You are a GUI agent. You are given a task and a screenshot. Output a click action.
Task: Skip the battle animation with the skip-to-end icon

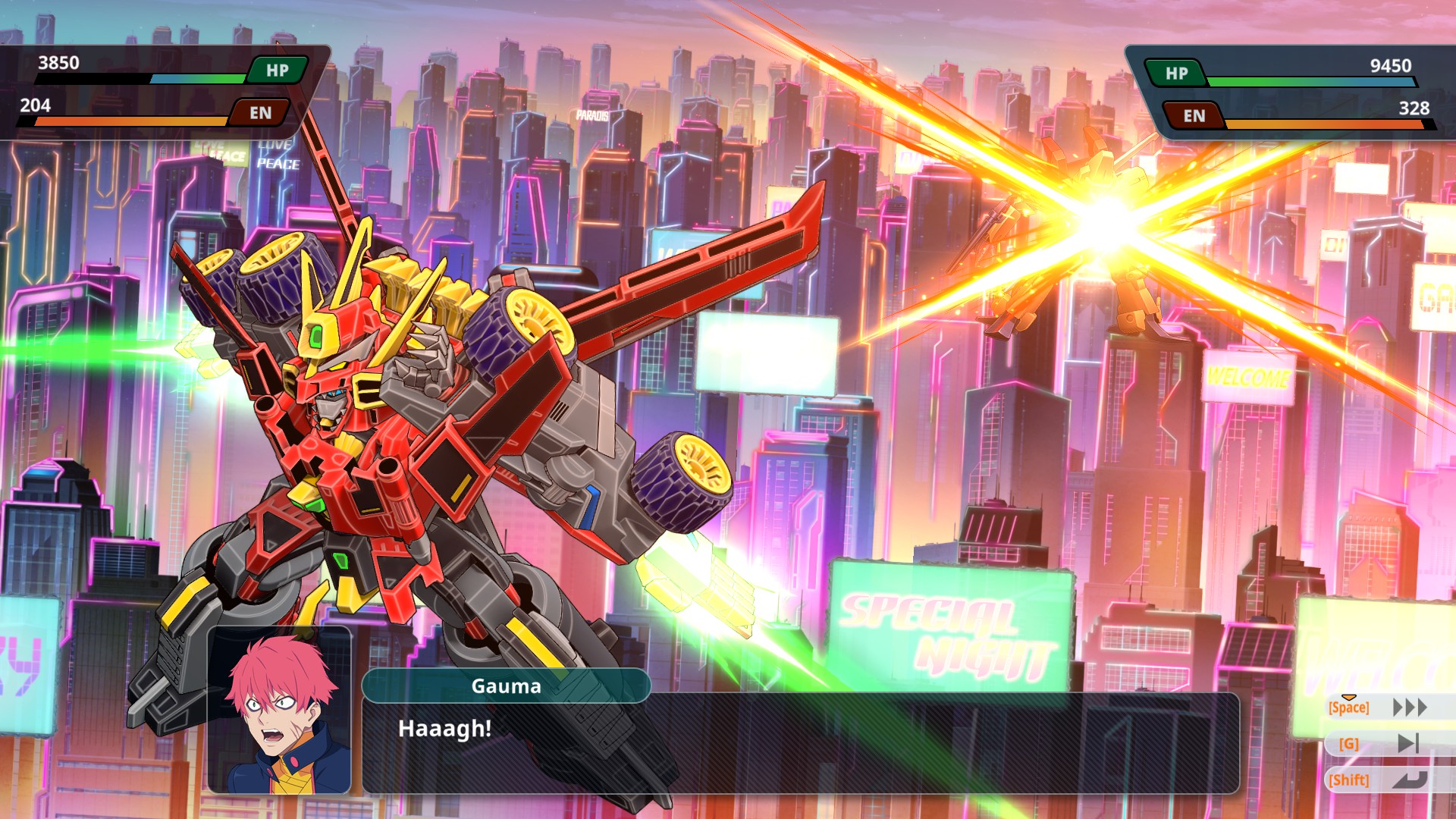(1407, 743)
